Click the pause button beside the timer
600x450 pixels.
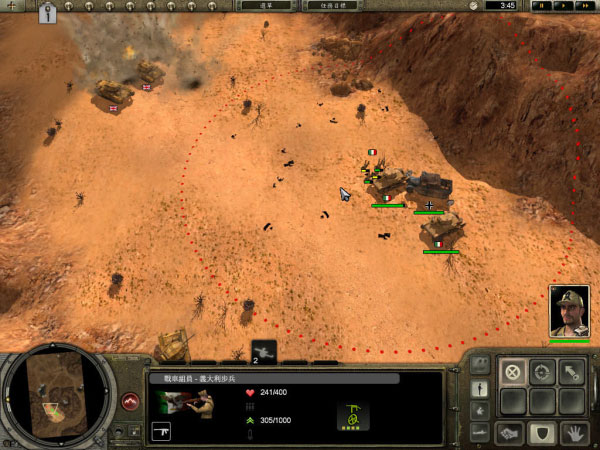(541, 6)
